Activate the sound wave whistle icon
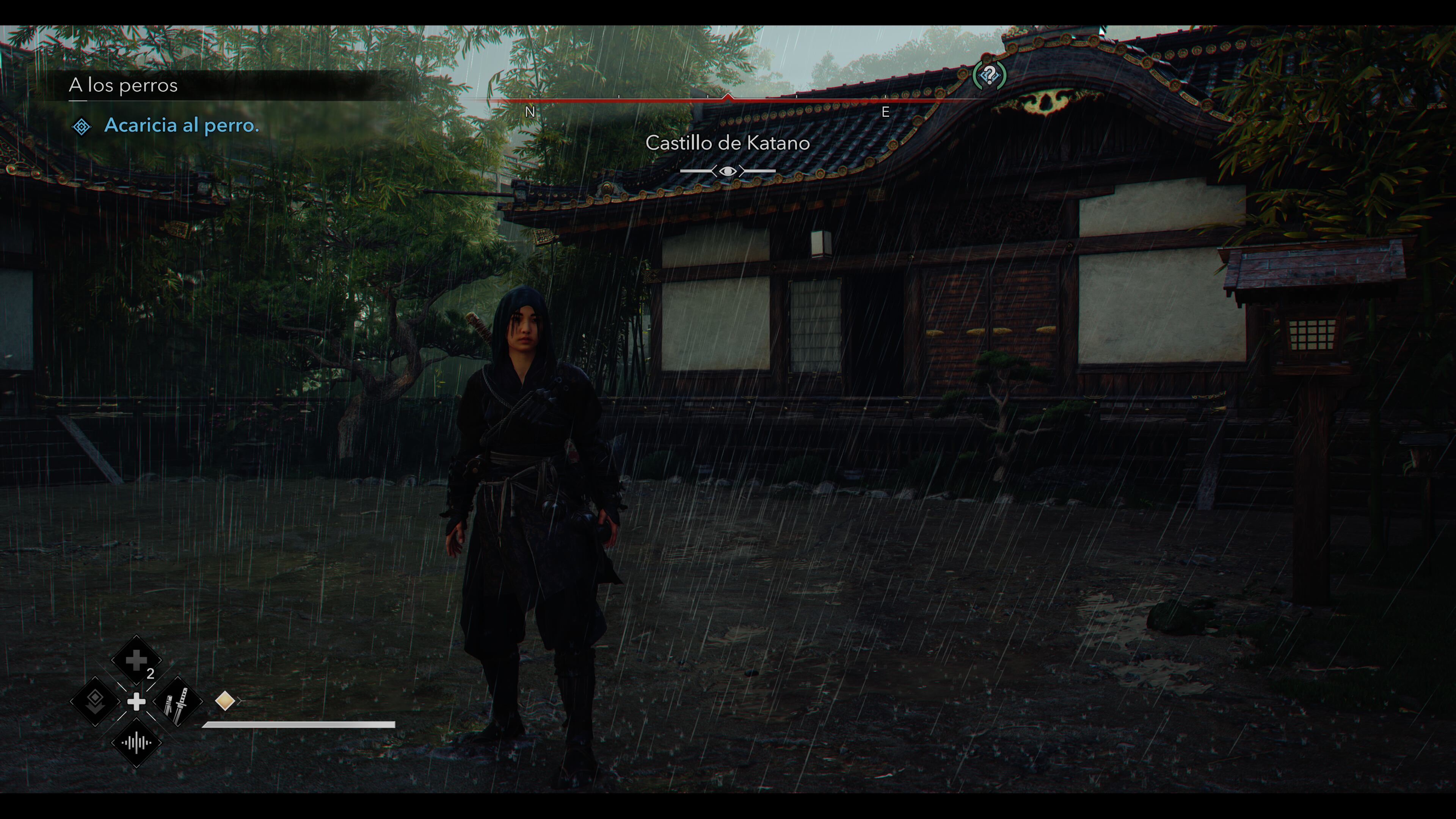 pos(136,743)
